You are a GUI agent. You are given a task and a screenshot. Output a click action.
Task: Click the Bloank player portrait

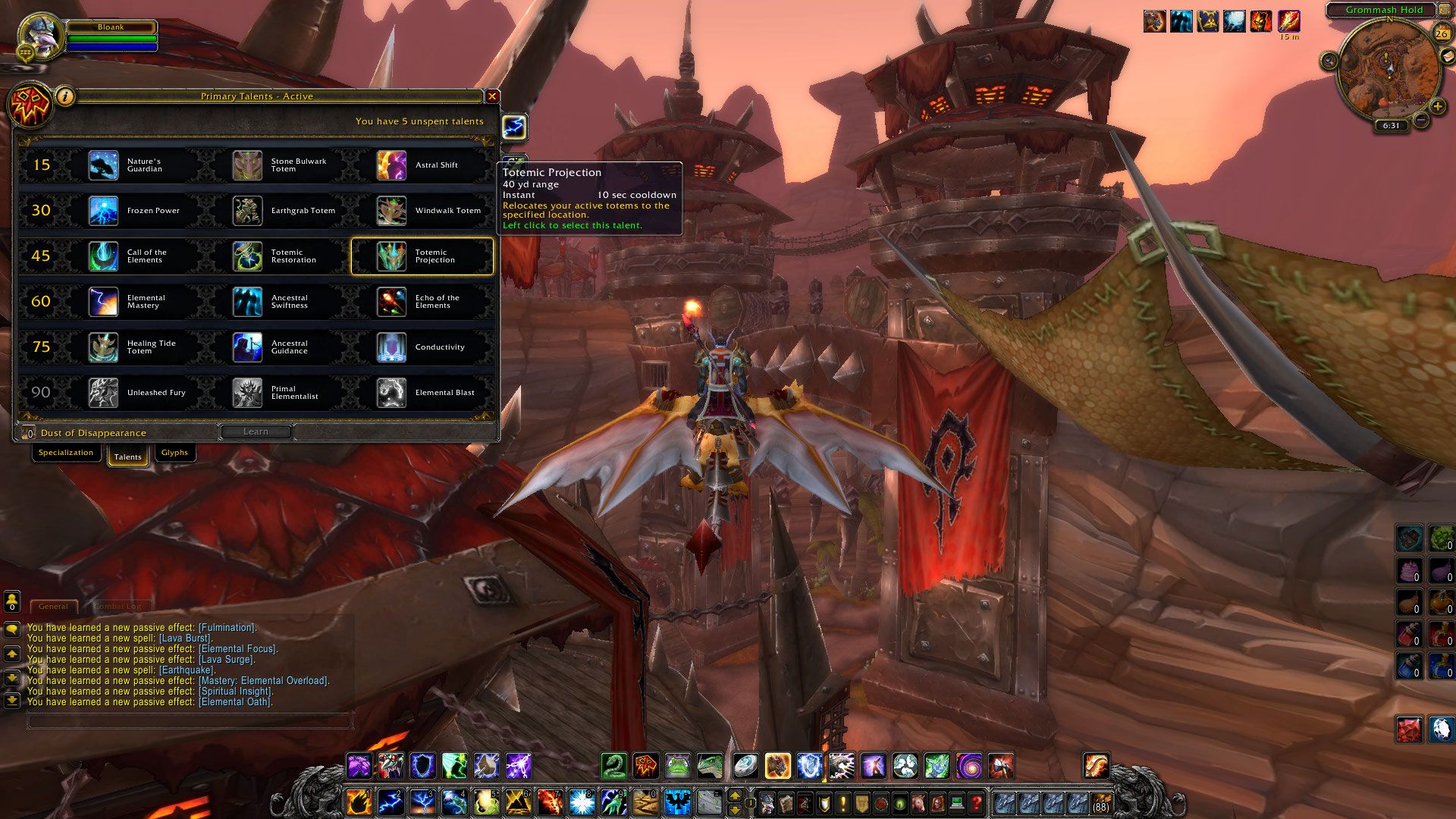click(39, 35)
